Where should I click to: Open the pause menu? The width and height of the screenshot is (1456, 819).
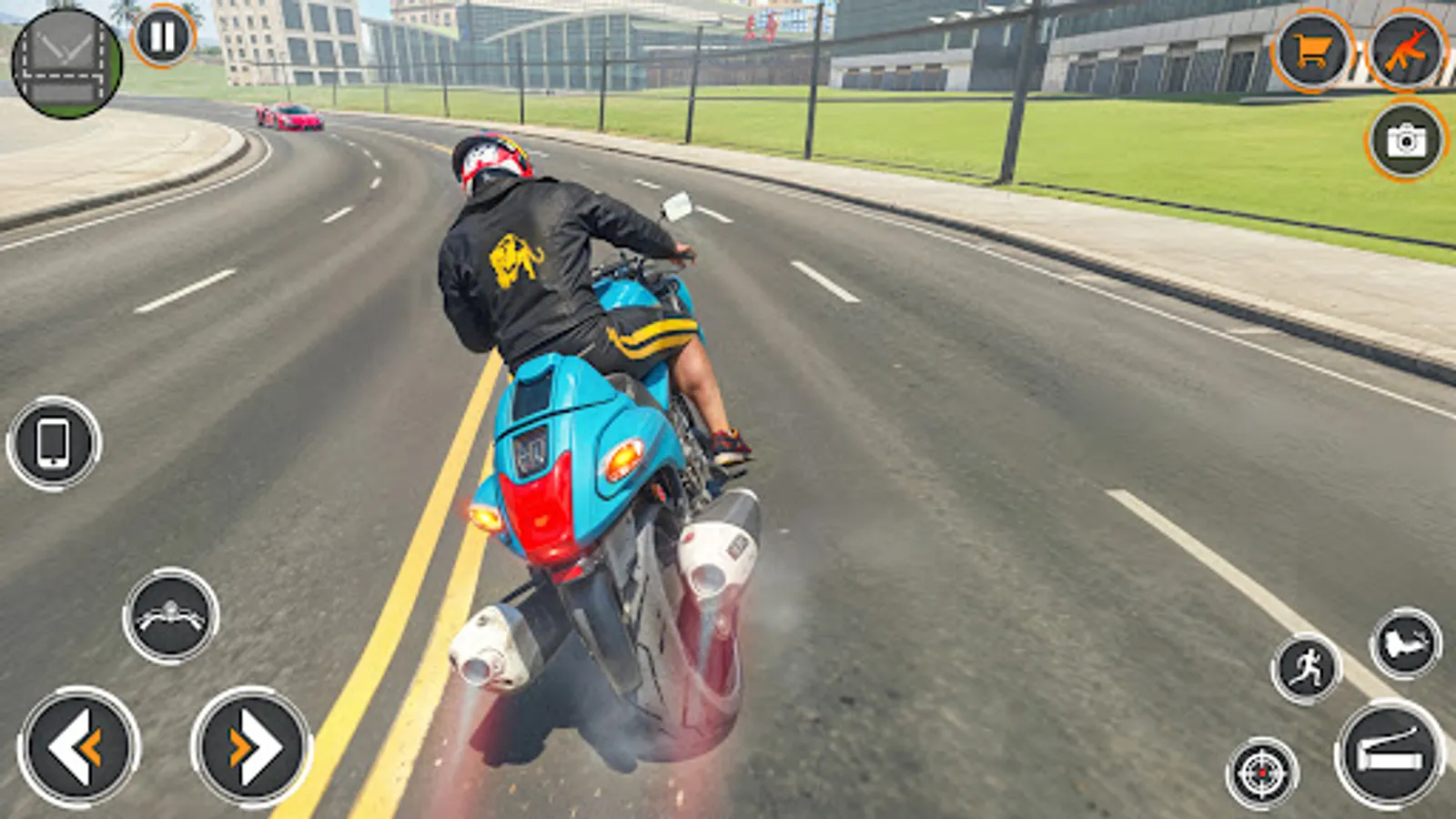[x=164, y=36]
